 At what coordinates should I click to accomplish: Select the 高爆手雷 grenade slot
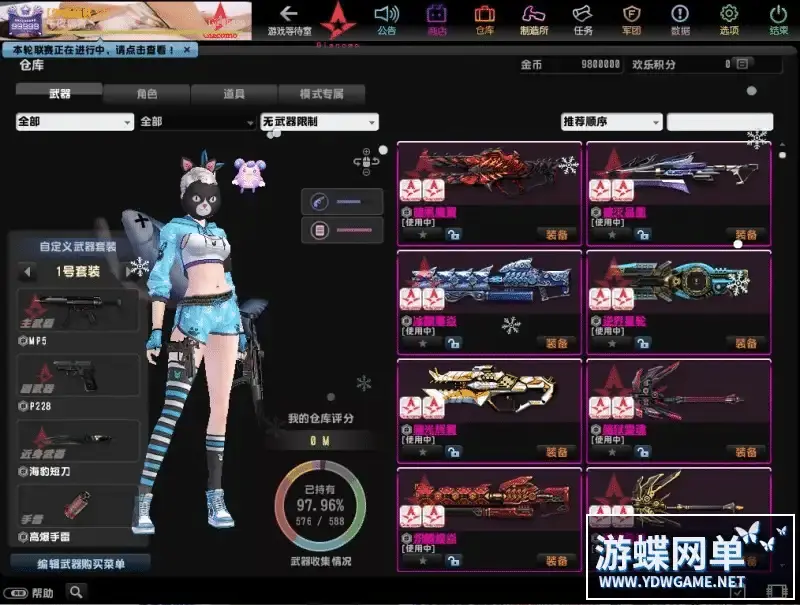tap(78, 504)
